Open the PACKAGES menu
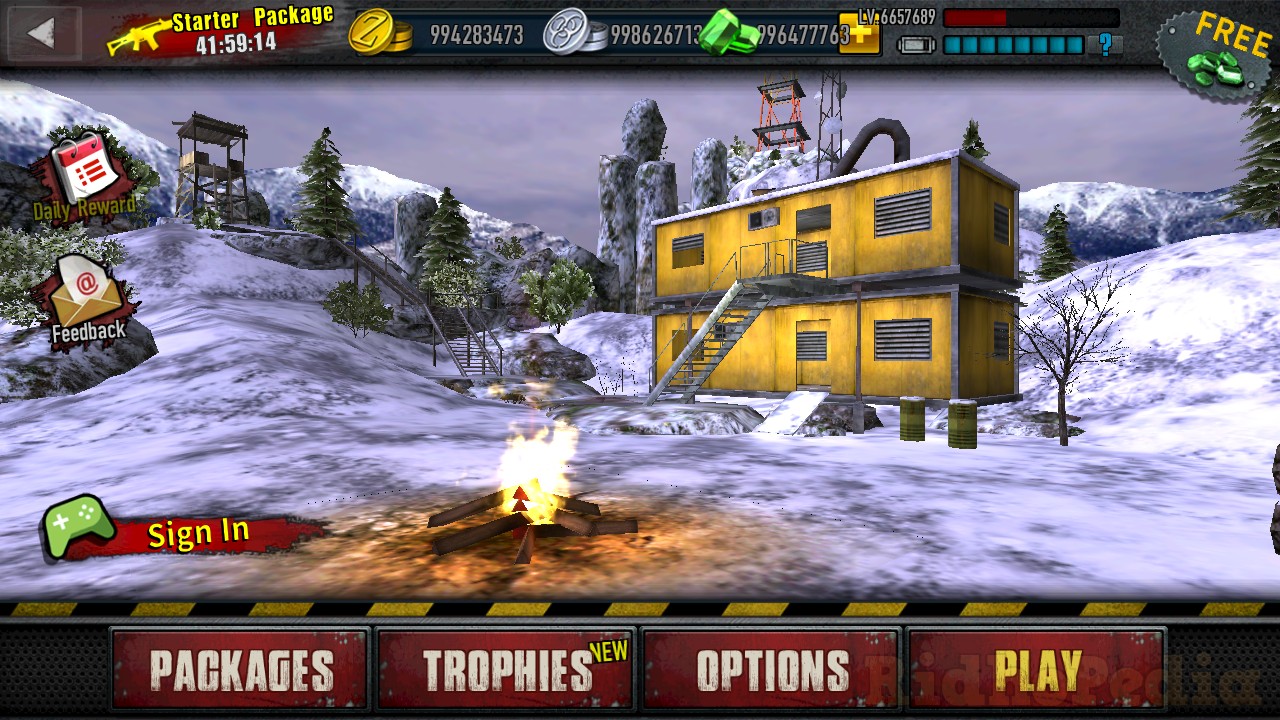Image resolution: width=1280 pixels, height=720 pixels. click(240, 665)
